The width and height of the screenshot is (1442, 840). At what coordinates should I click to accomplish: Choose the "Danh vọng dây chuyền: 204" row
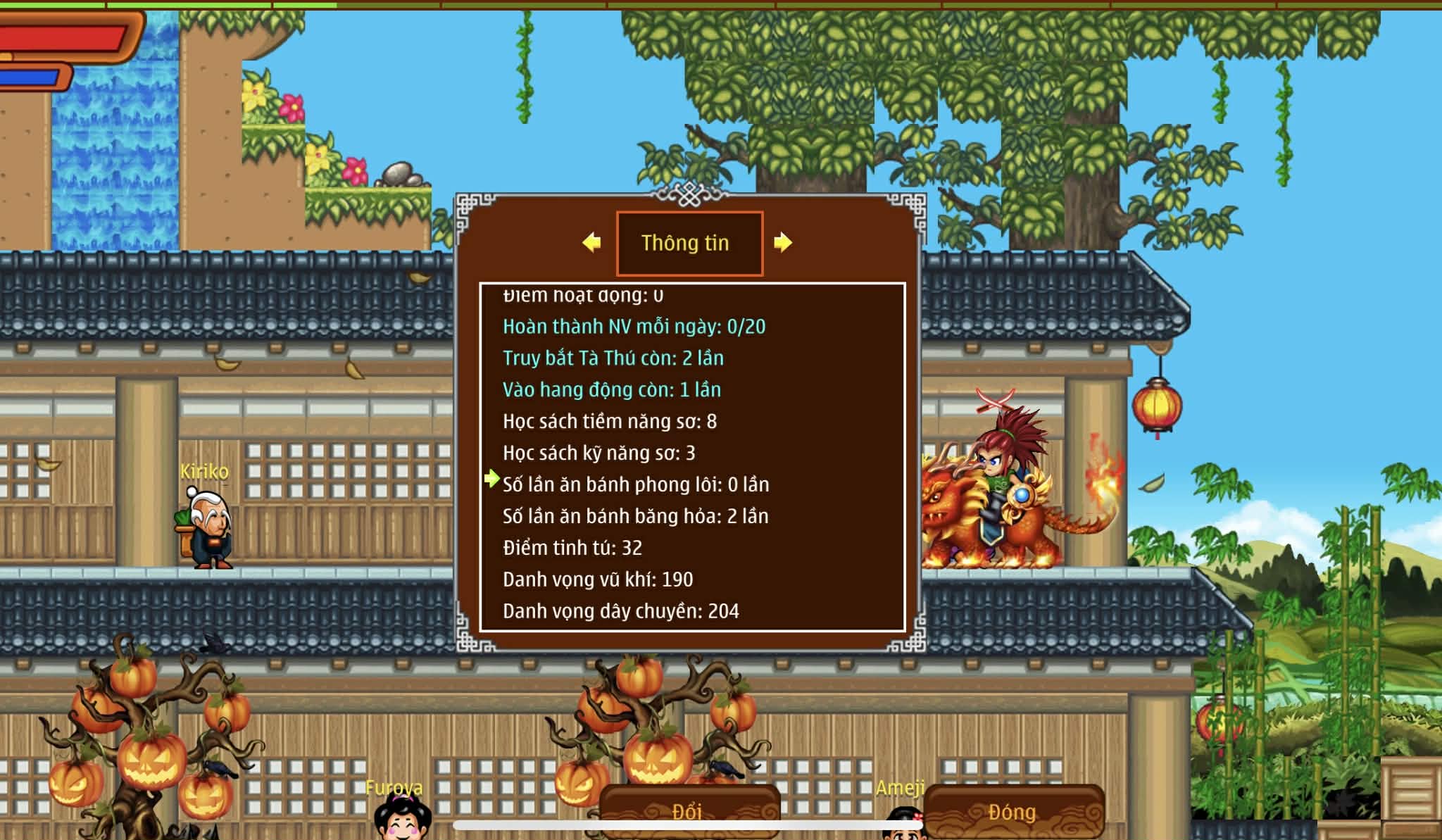click(620, 611)
